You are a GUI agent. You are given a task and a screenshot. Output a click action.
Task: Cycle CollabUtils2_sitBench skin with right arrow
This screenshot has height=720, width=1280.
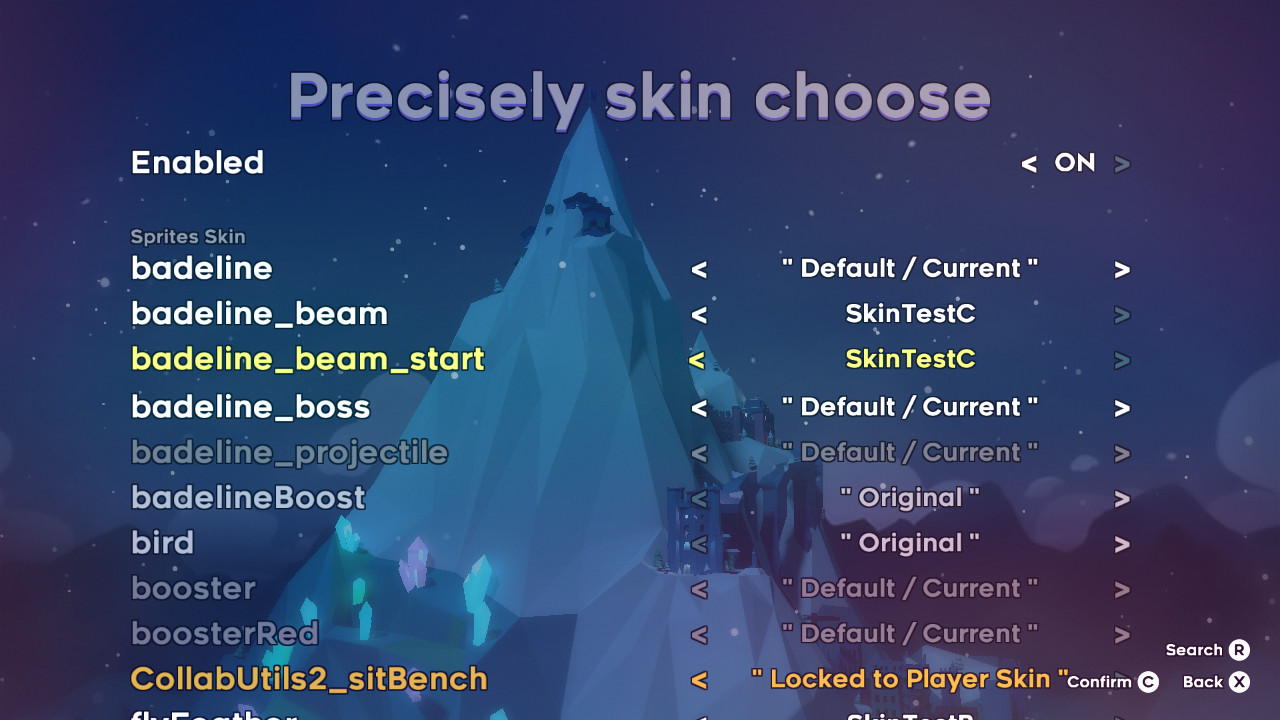click(1121, 678)
